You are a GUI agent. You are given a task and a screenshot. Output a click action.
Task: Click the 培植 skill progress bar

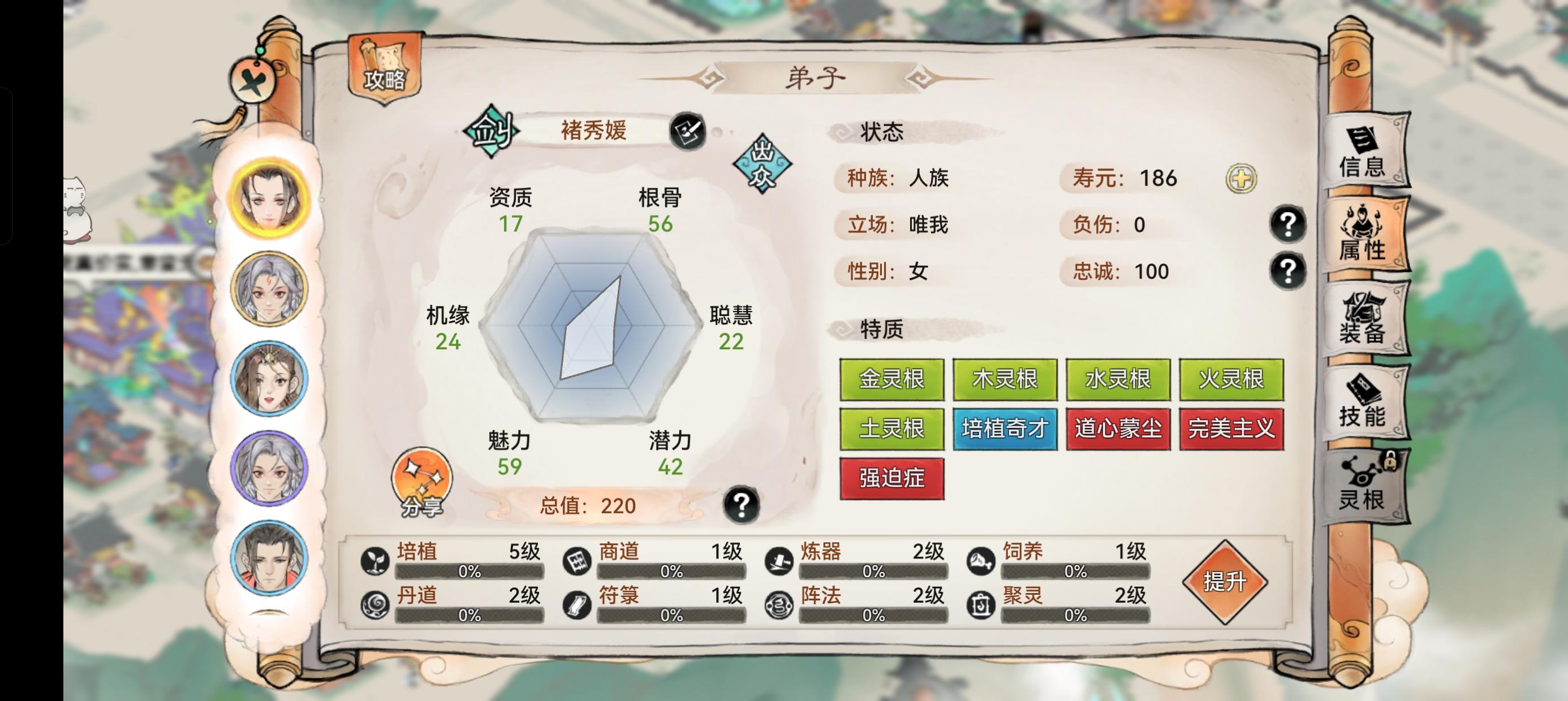point(472,572)
